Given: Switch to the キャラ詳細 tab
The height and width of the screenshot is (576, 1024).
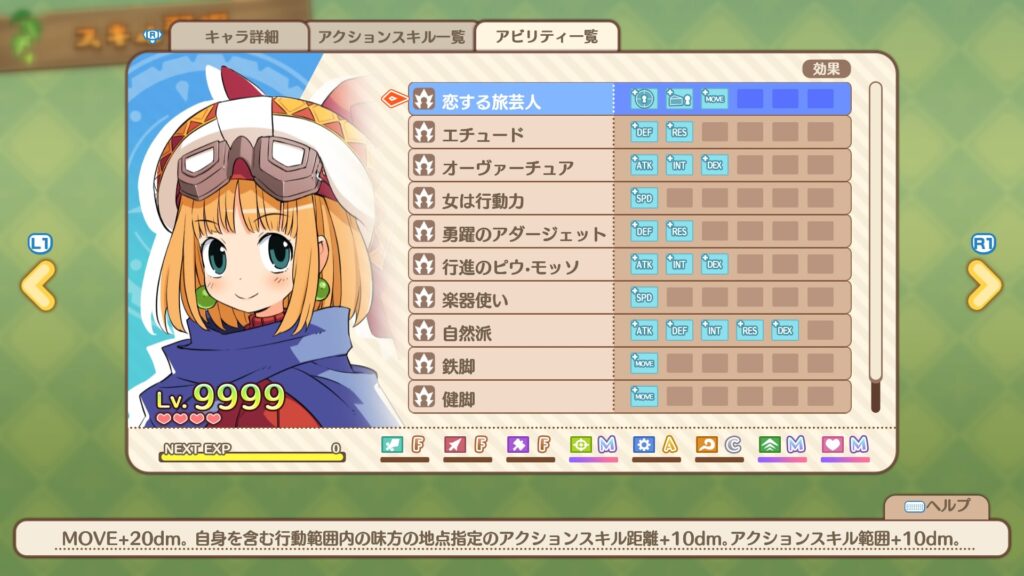Looking at the screenshot, I should click(x=239, y=37).
